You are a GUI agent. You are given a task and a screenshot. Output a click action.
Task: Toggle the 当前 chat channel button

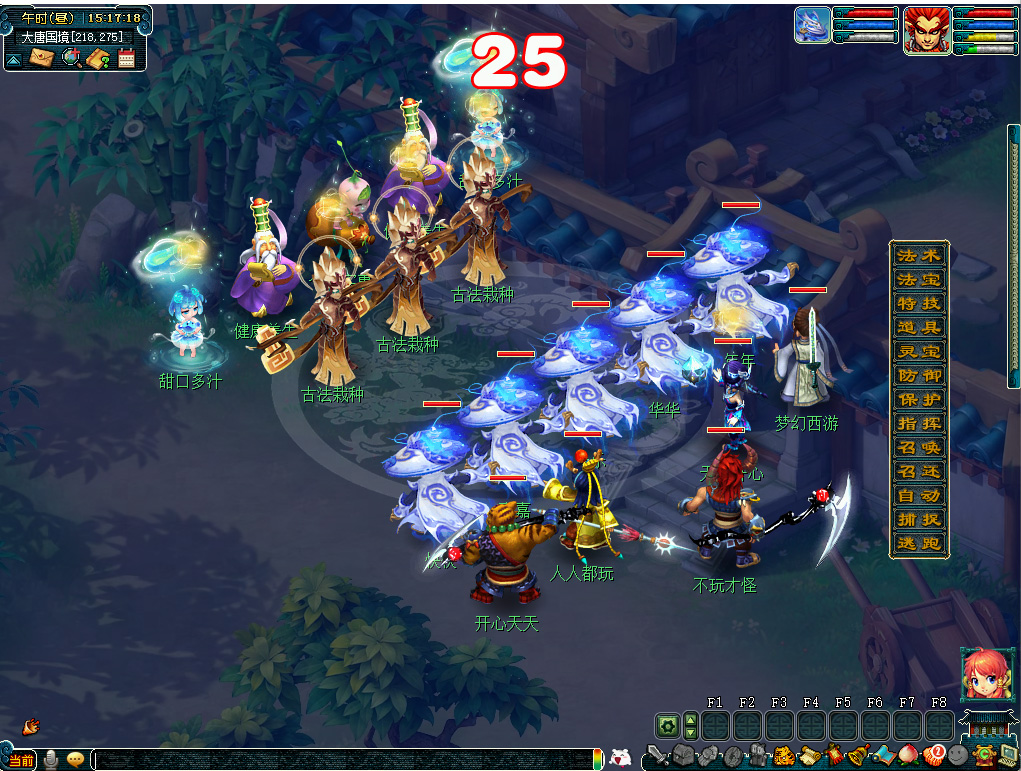(21, 761)
